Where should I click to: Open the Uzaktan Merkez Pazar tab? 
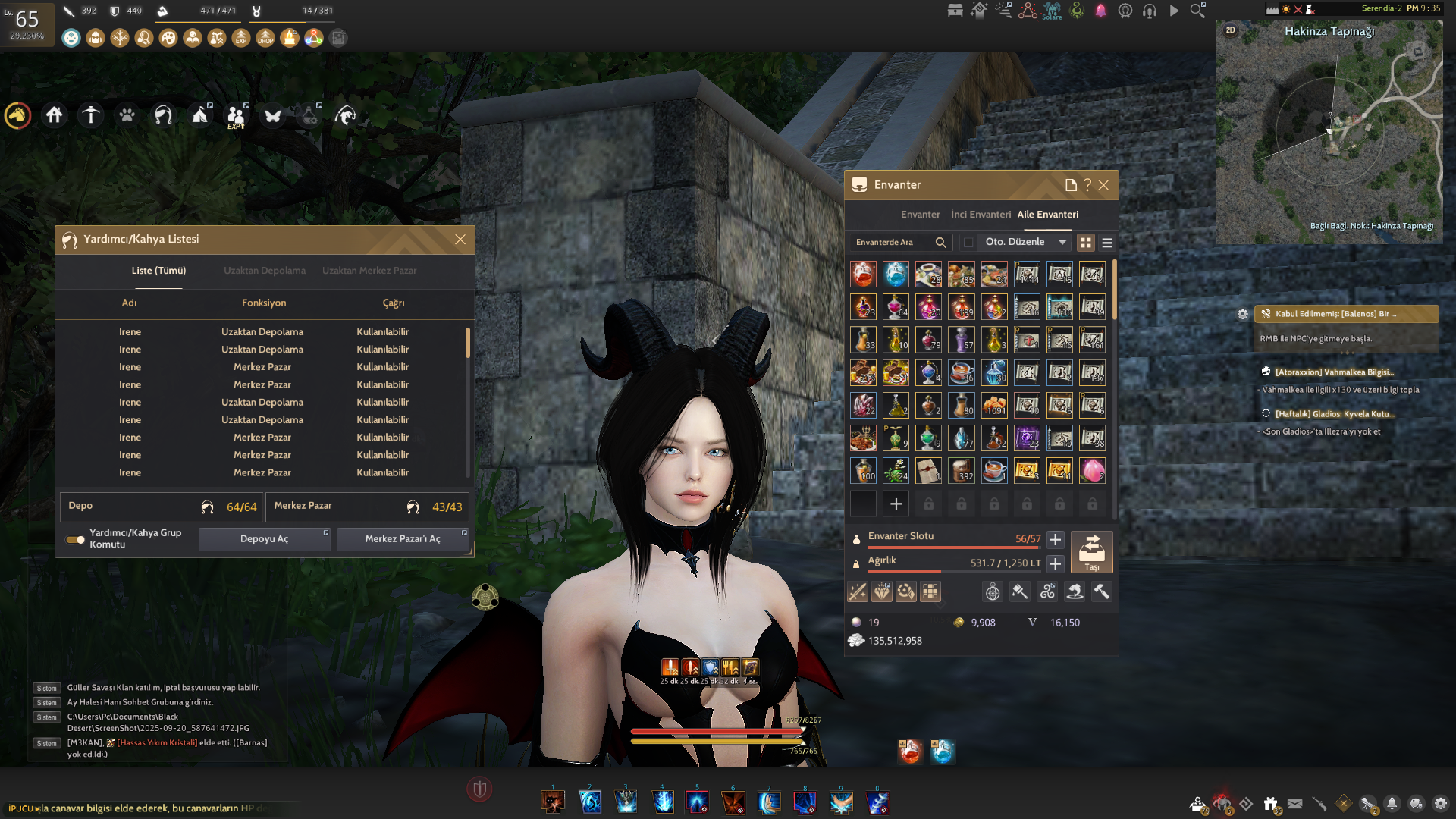click(x=369, y=271)
